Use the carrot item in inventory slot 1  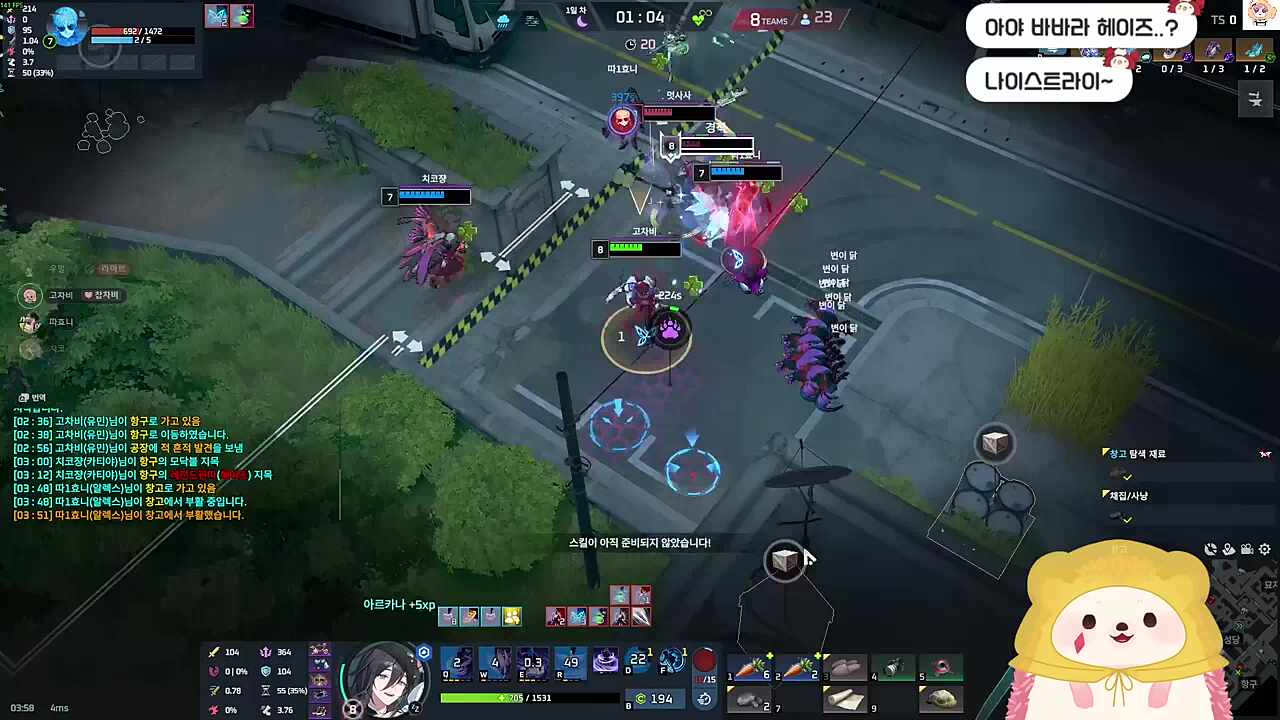752,666
